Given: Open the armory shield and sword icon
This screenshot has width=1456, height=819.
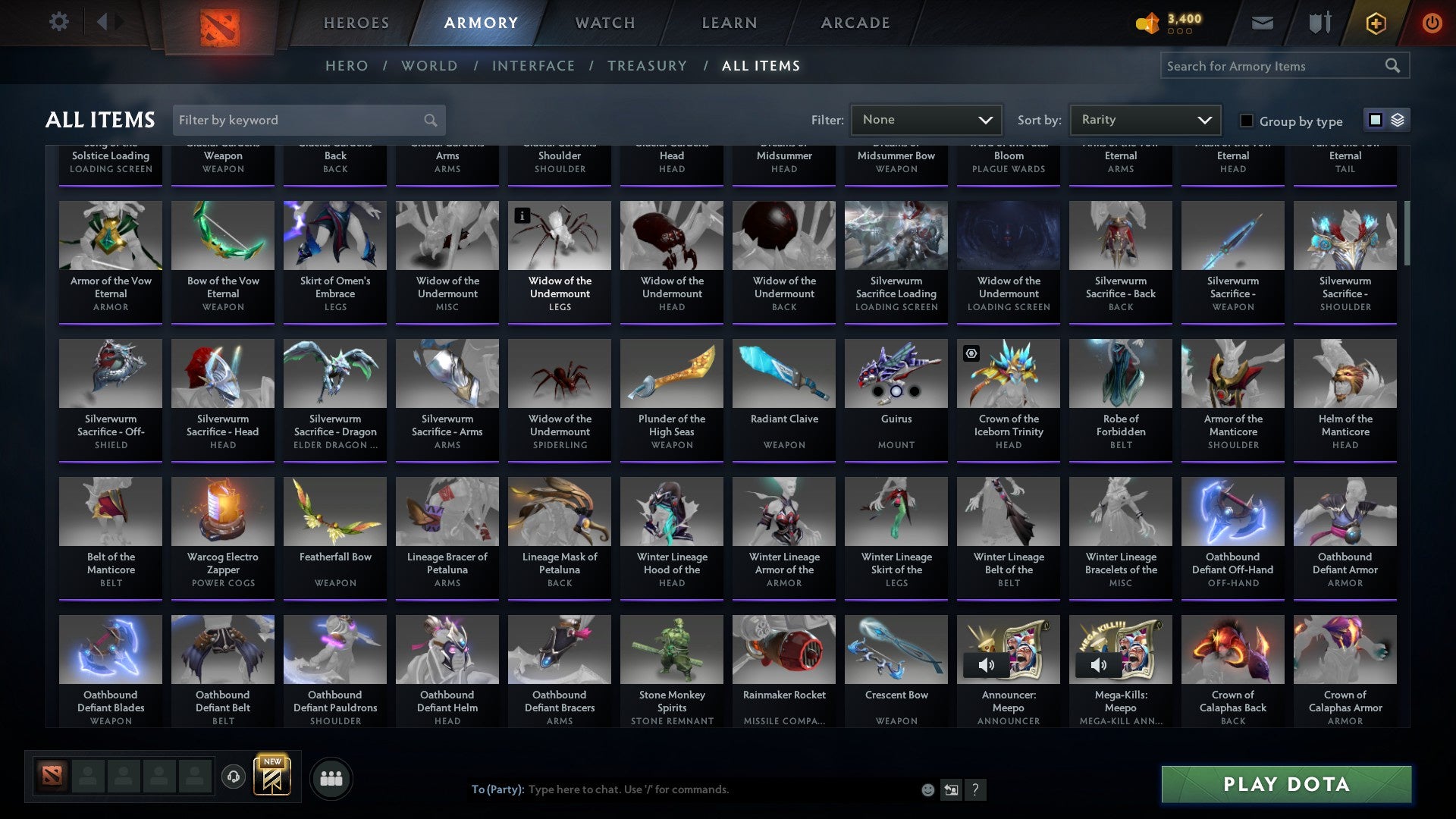Looking at the screenshot, I should click(1319, 22).
